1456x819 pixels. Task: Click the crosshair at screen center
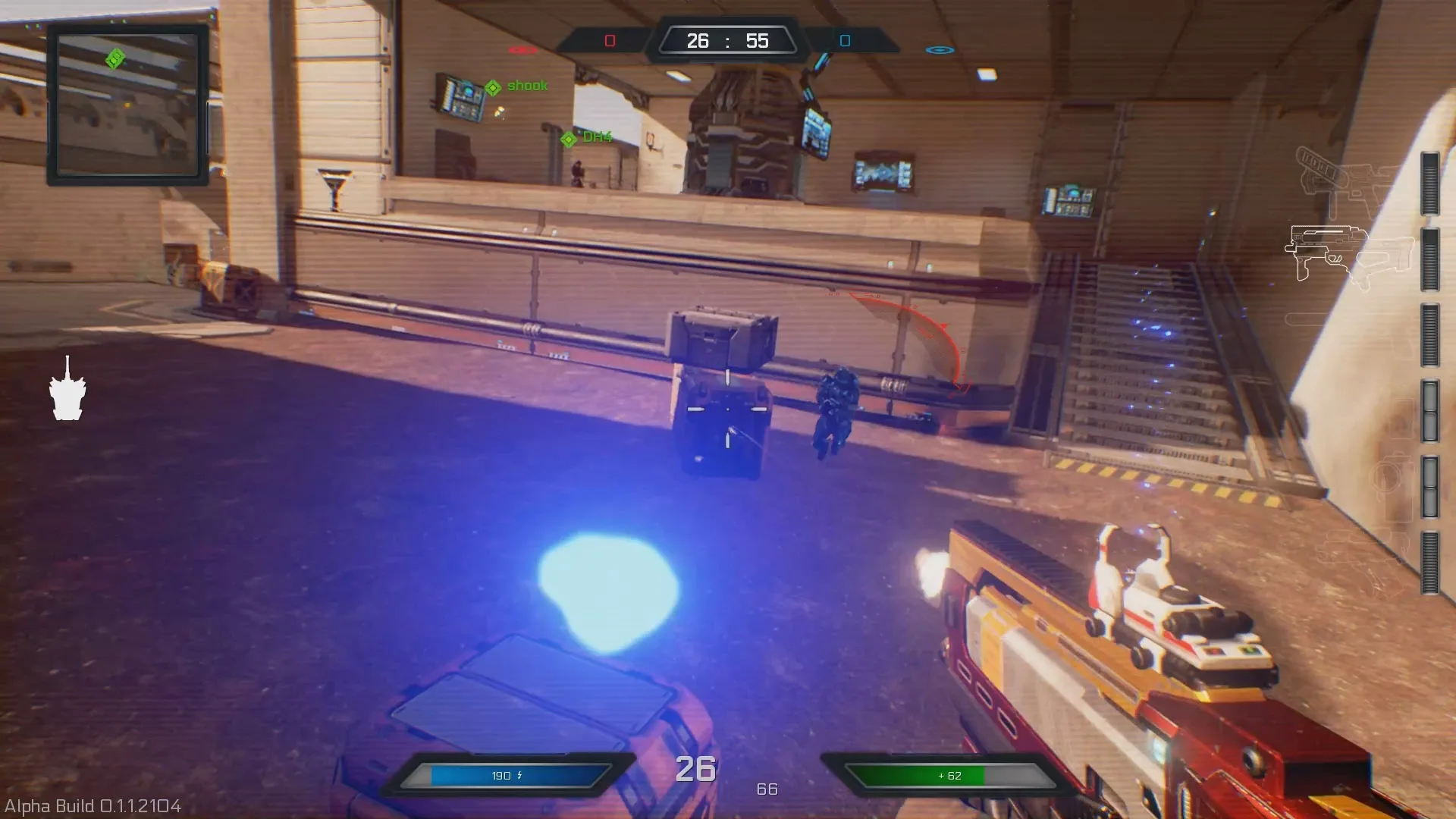pos(728,409)
